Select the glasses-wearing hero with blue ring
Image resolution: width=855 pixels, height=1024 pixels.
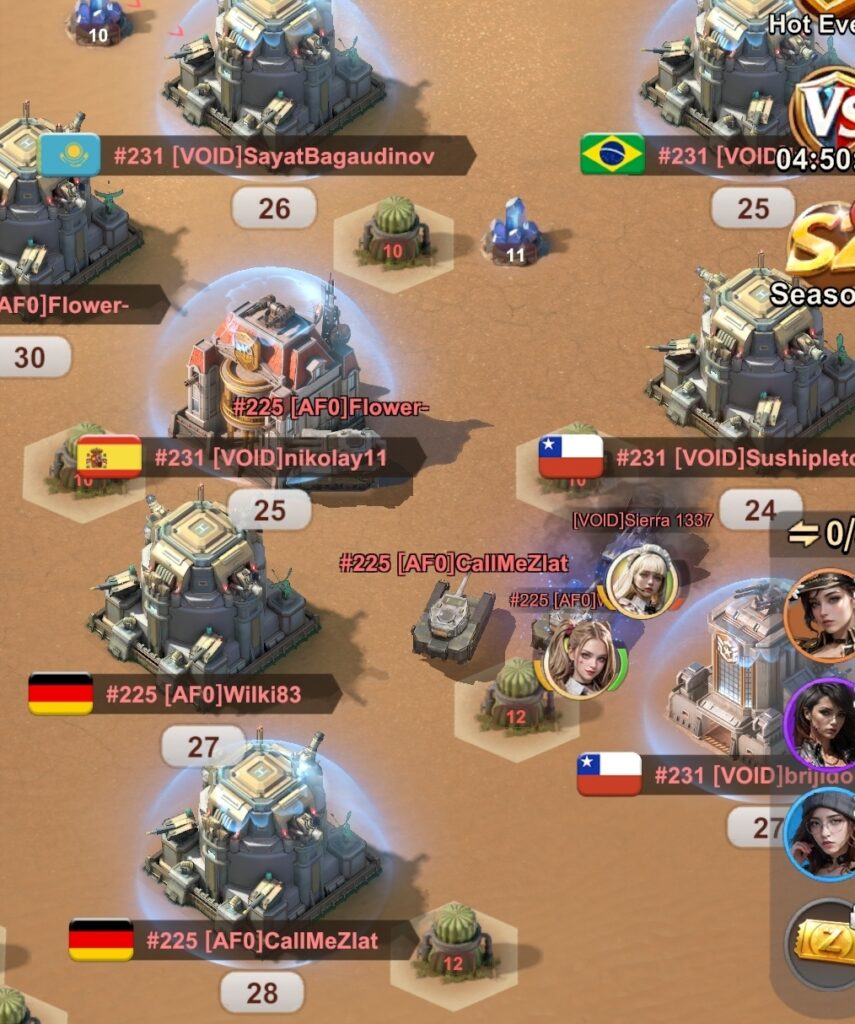coord(821,834)
